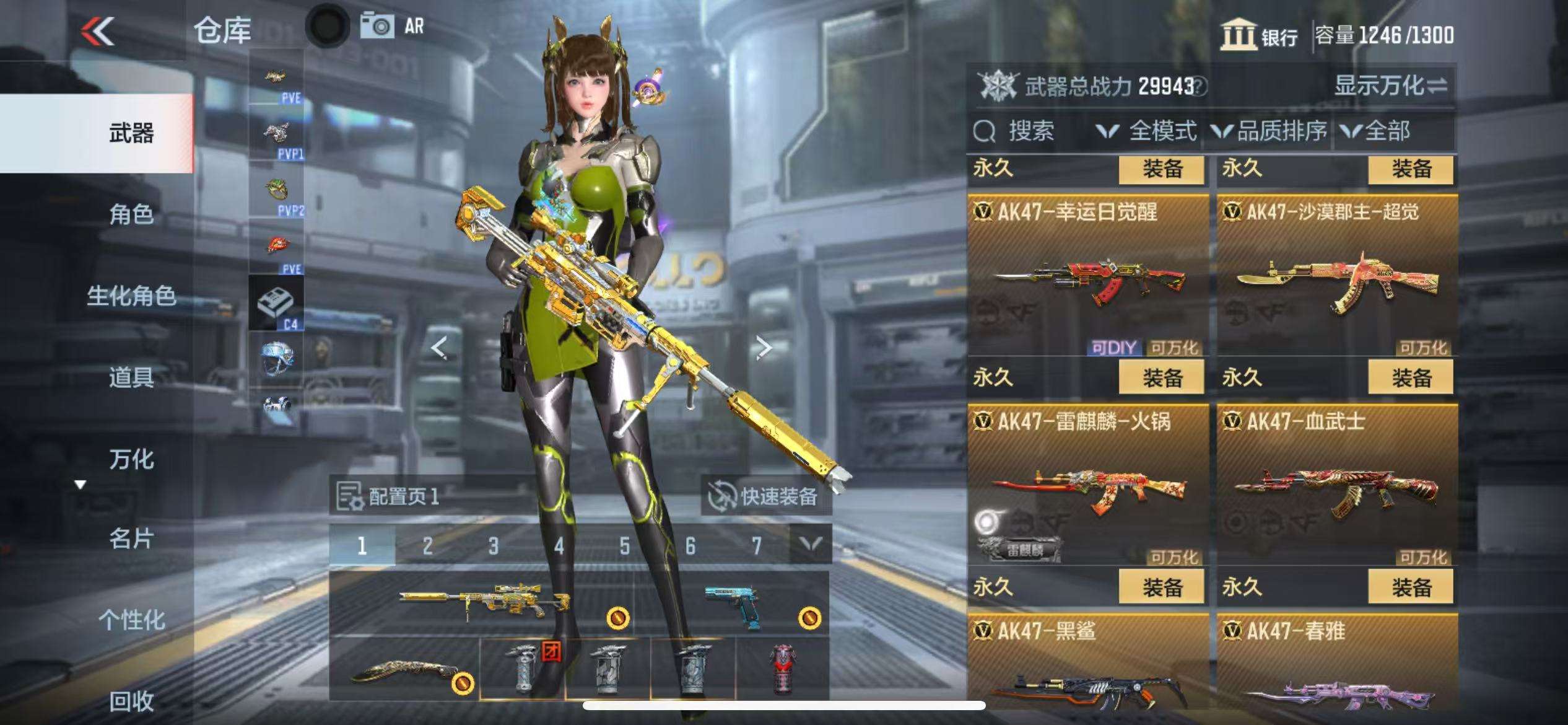Click the 快速装备 quick equip button

765,496
